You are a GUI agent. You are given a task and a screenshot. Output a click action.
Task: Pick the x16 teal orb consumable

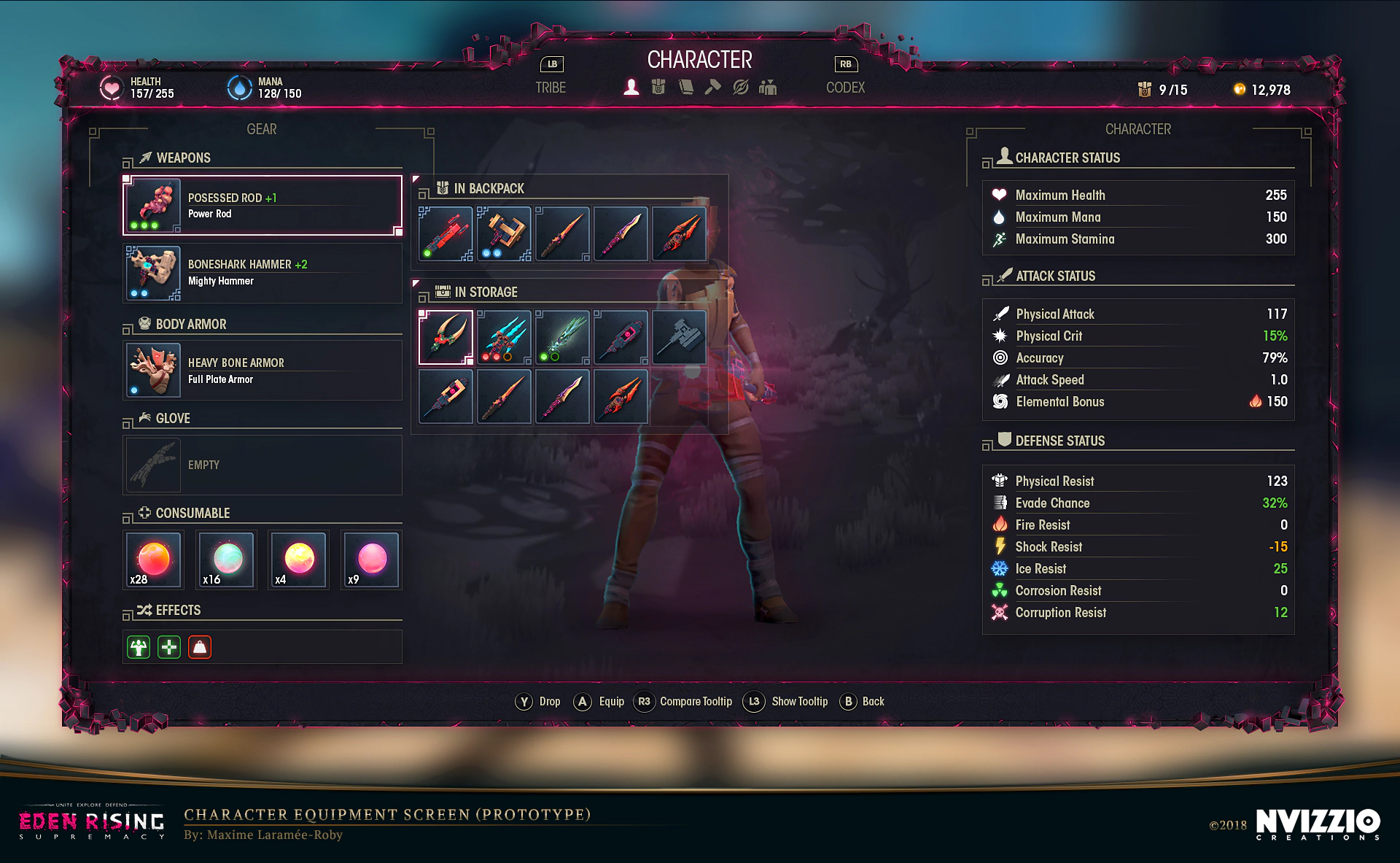coord(227,560)
